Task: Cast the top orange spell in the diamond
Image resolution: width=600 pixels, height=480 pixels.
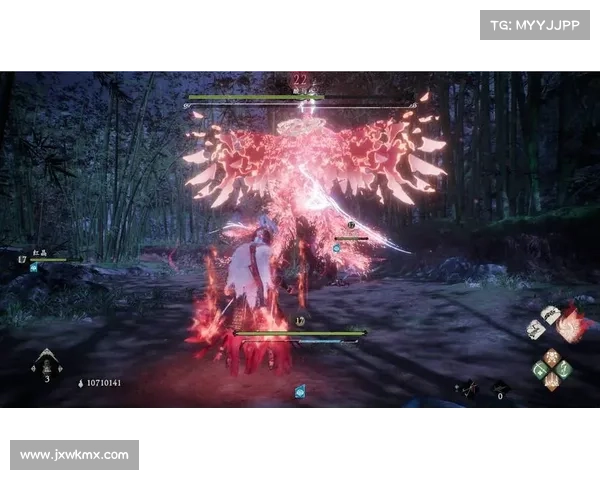Action: [551, 355]
